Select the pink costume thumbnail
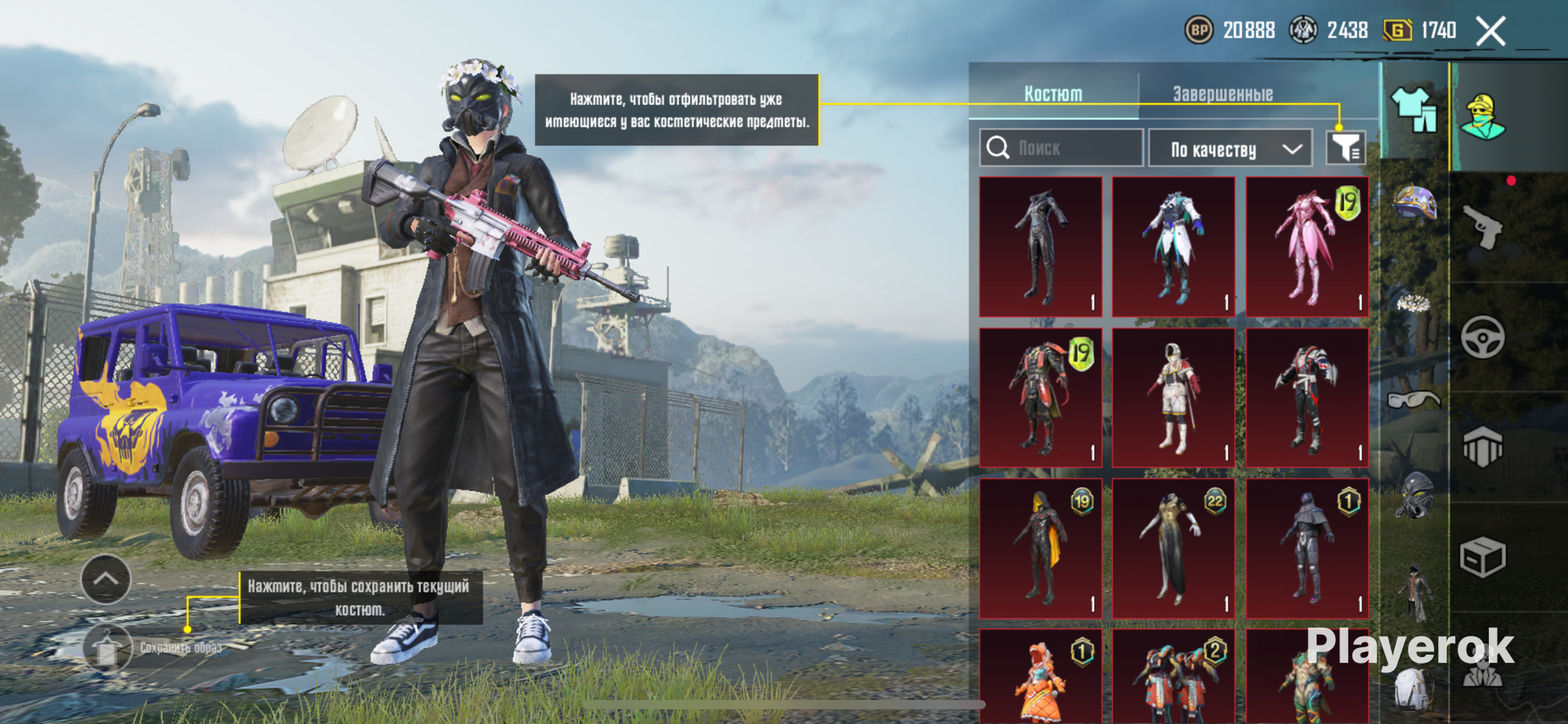Screen dimensions: 1568x724 pos(1307,247)
